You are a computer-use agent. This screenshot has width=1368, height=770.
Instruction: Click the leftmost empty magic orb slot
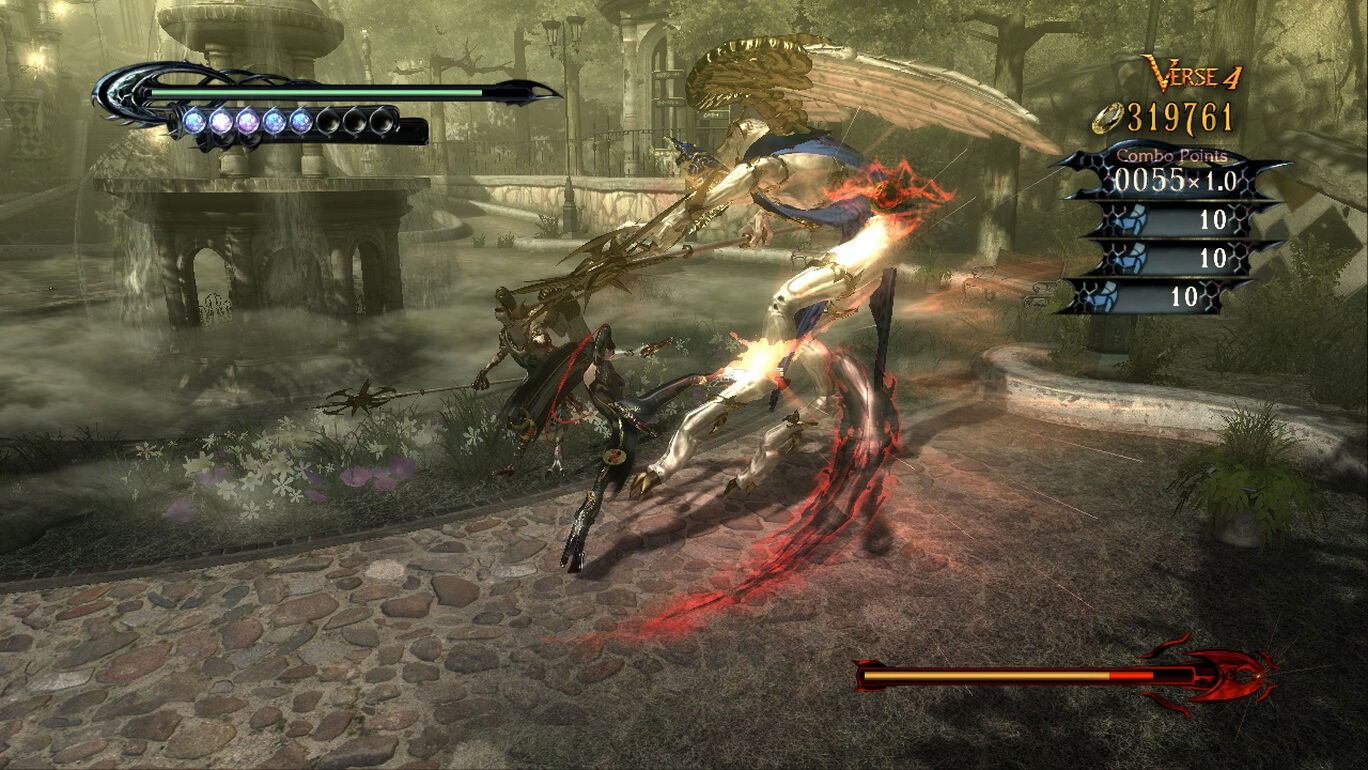pyautogui.click(x=327, y=121)
